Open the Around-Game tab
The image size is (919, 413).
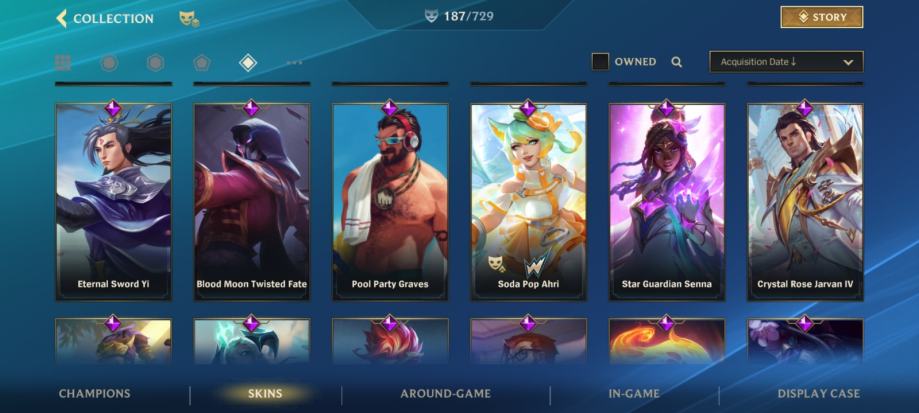pos(445,394)
